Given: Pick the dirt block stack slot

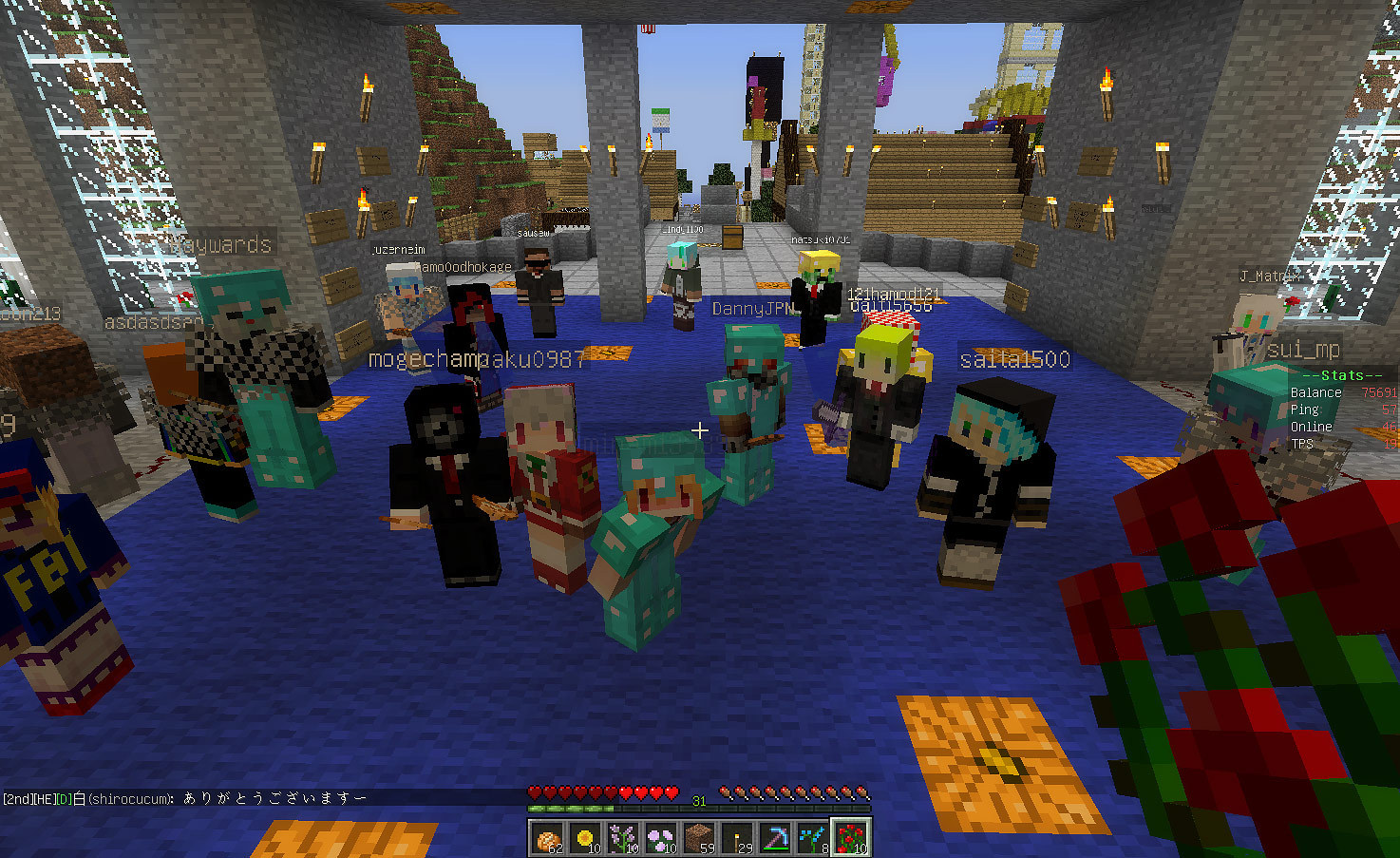Looking at the screenshot, I should [x=699, y=838].
